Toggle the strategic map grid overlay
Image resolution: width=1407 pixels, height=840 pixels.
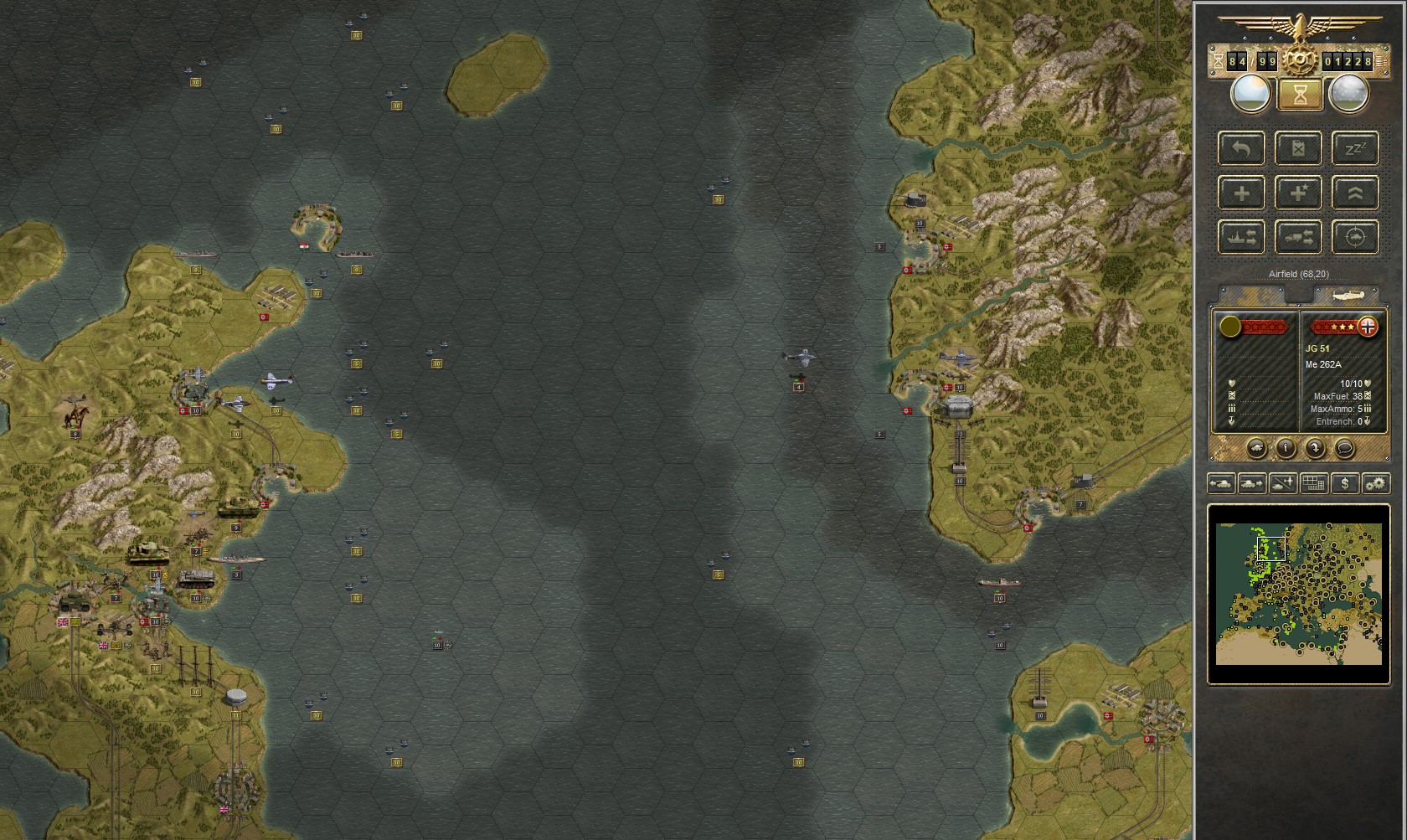click(x=1313, y=484)
